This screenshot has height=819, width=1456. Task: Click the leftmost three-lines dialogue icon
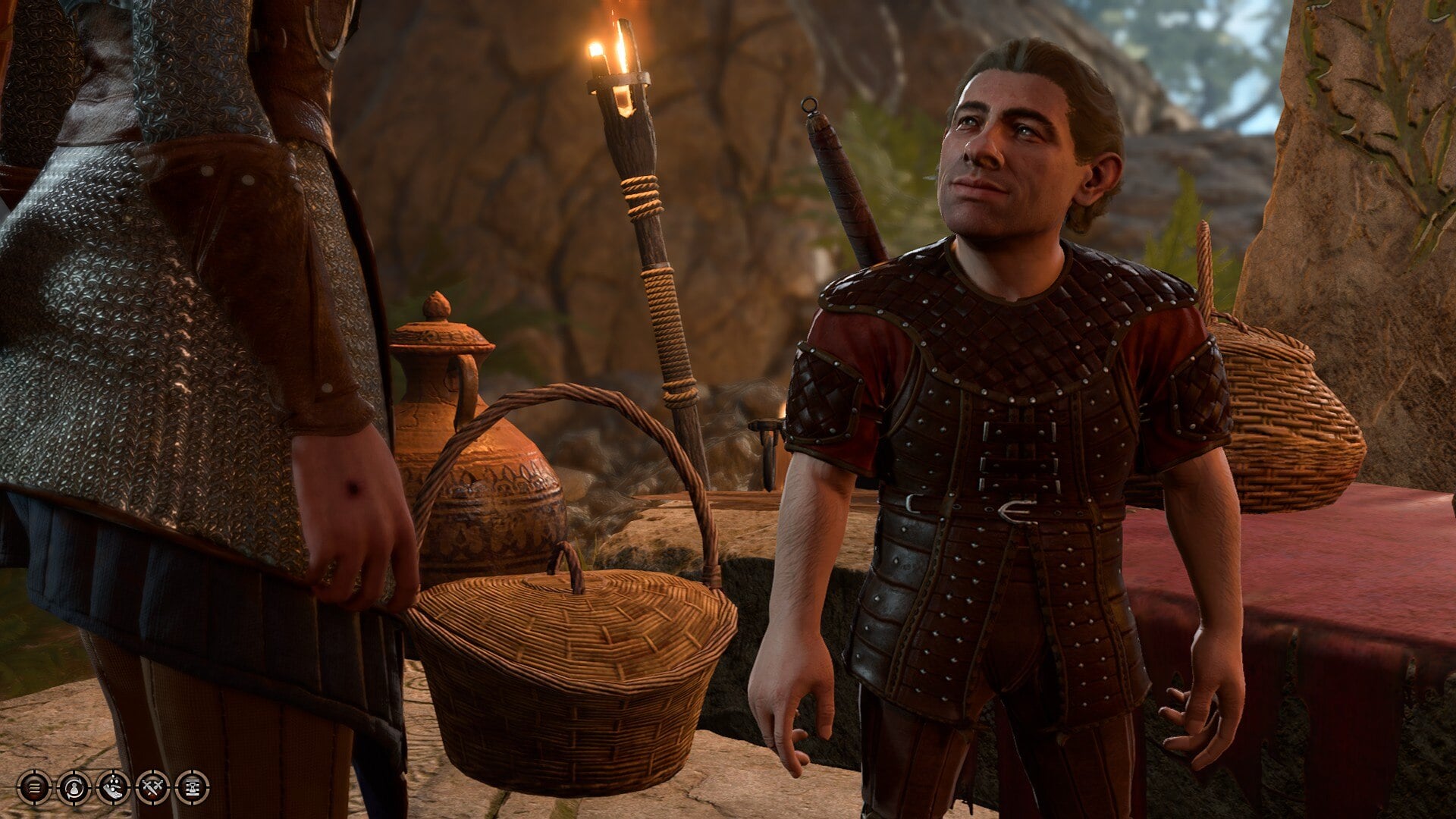[34, 789]
